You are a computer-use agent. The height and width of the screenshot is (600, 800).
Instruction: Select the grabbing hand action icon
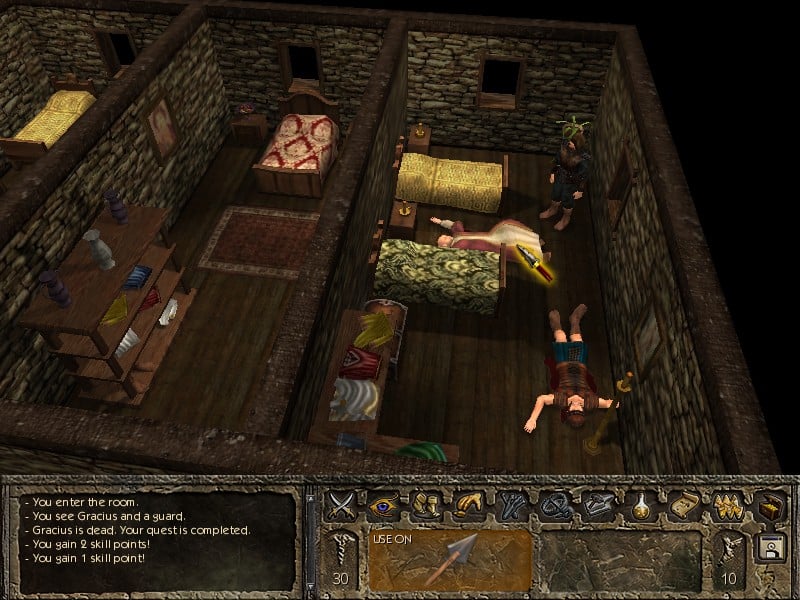(x=467, y=504)
